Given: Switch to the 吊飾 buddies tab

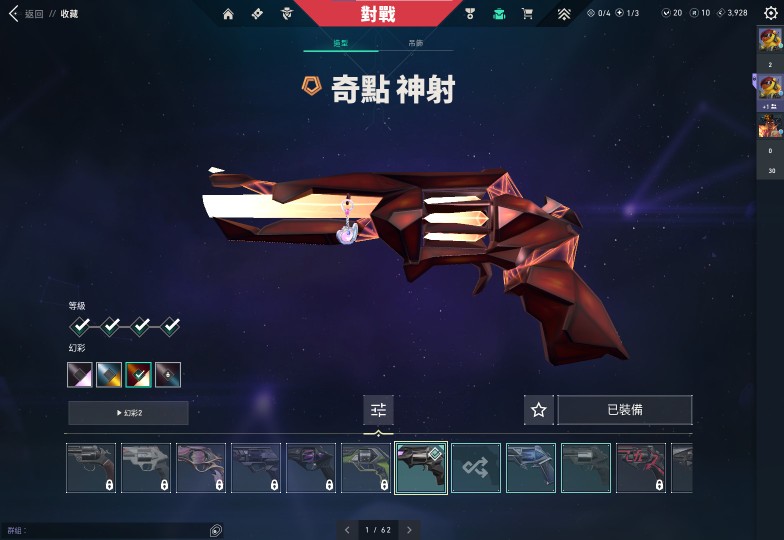Looking at the screenshot, I should tap(415, 44).
